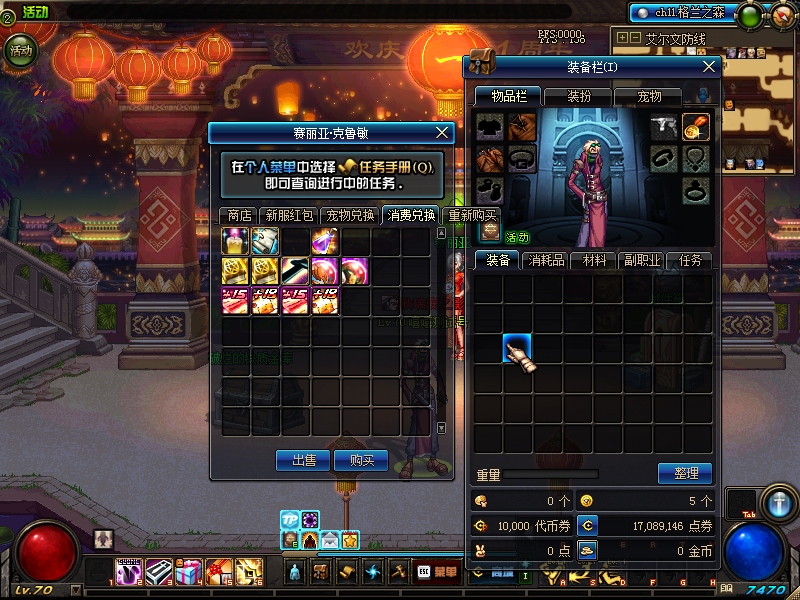Open the 新服红包 tab
The width and height of the screenshot is (800, 600).
[289, 215]
